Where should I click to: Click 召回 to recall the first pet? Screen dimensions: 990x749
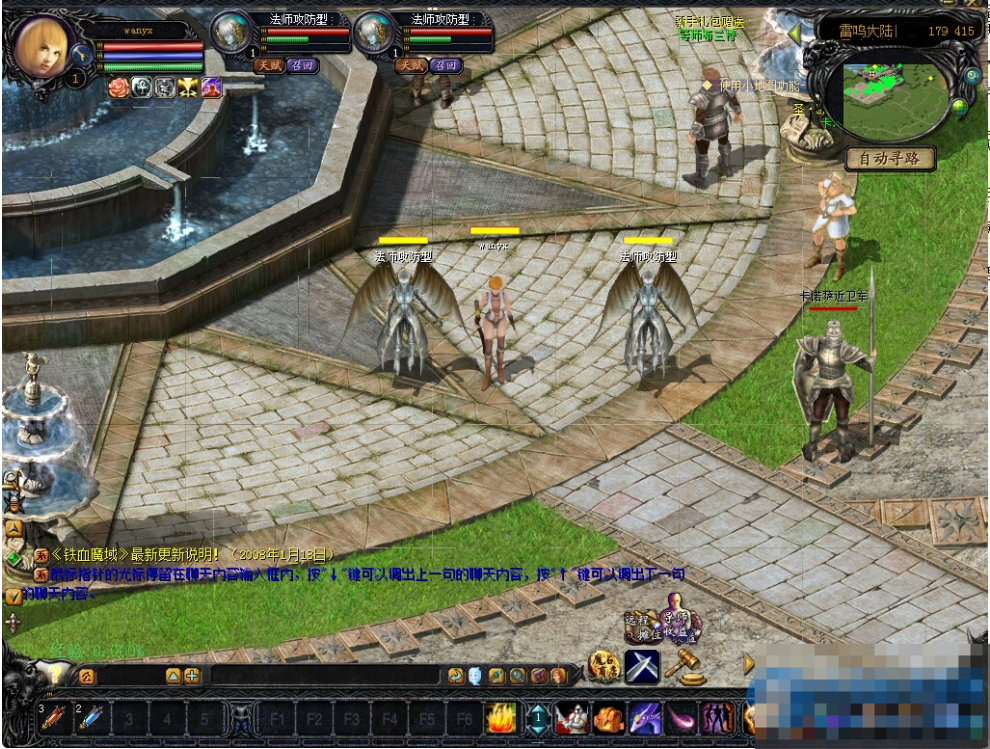pos(301,65)
